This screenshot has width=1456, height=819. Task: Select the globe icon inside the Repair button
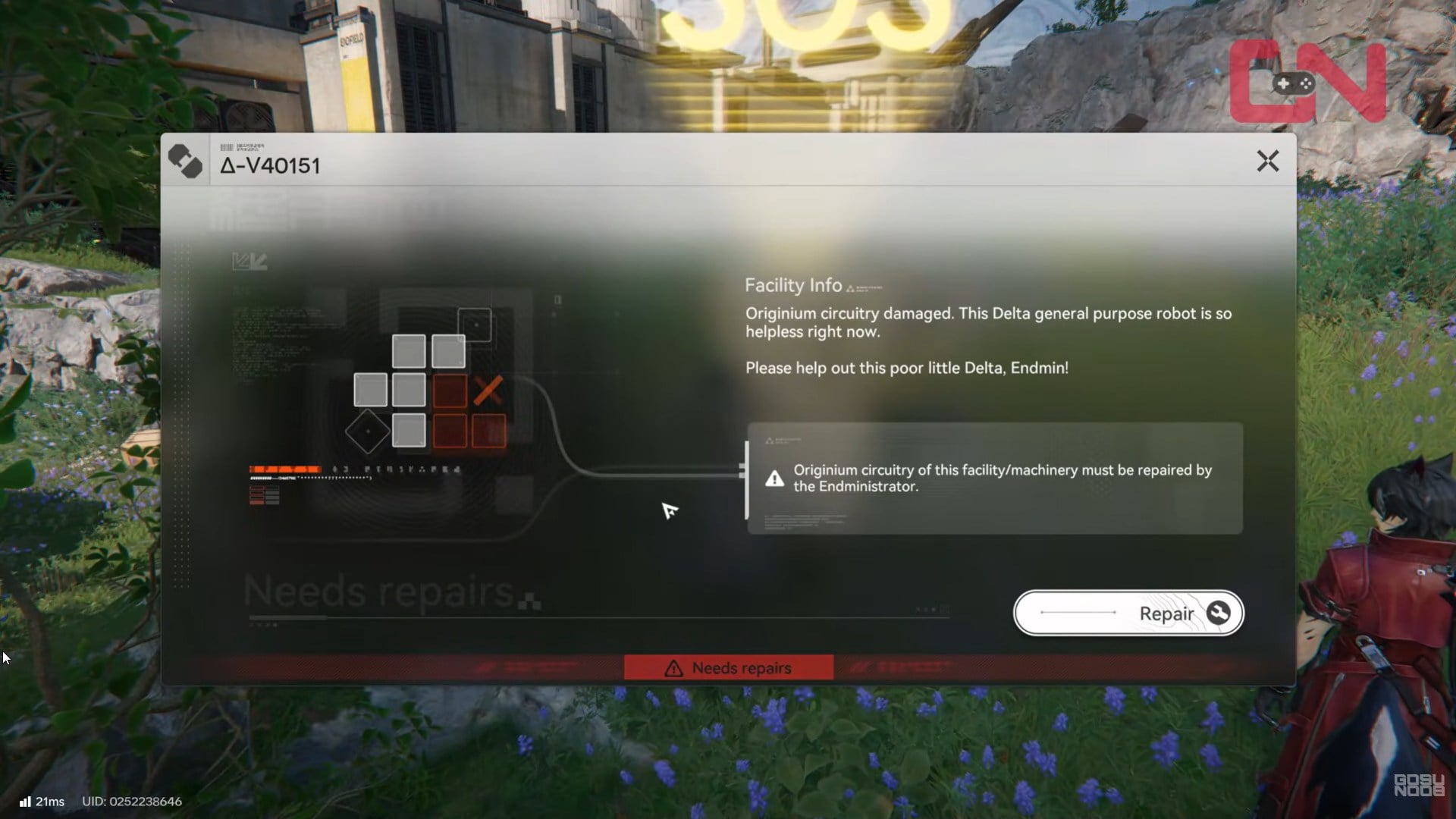[x=1218, y=612]
